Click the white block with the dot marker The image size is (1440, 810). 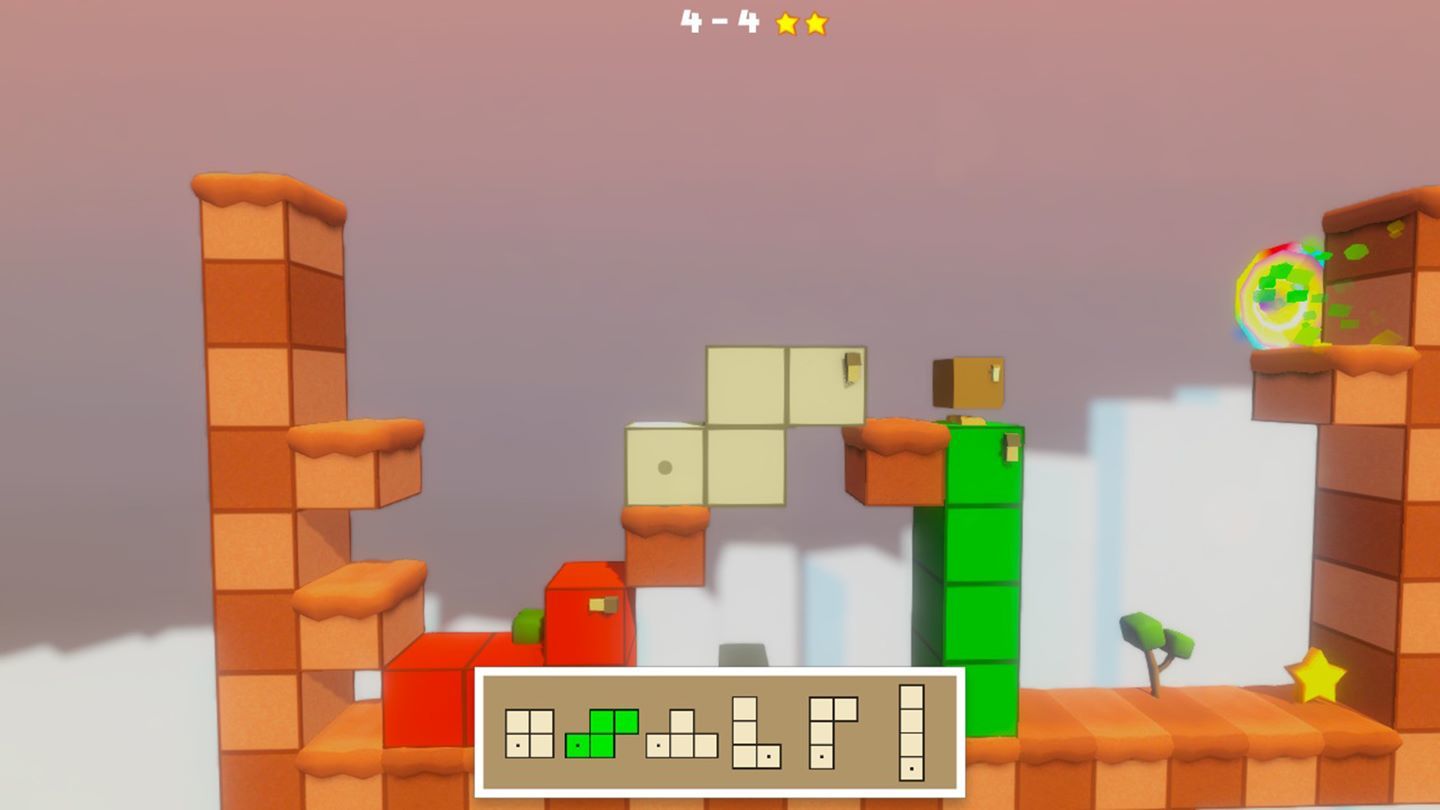point(665,465)
